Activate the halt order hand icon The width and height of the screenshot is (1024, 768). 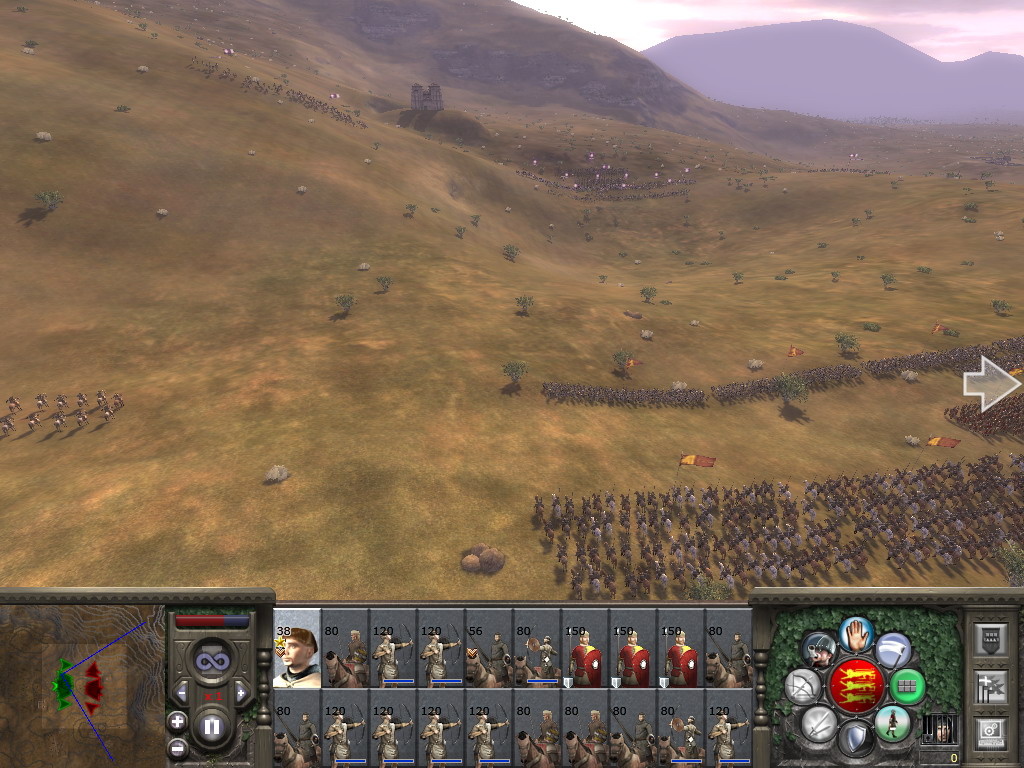[x=856, y=633]
